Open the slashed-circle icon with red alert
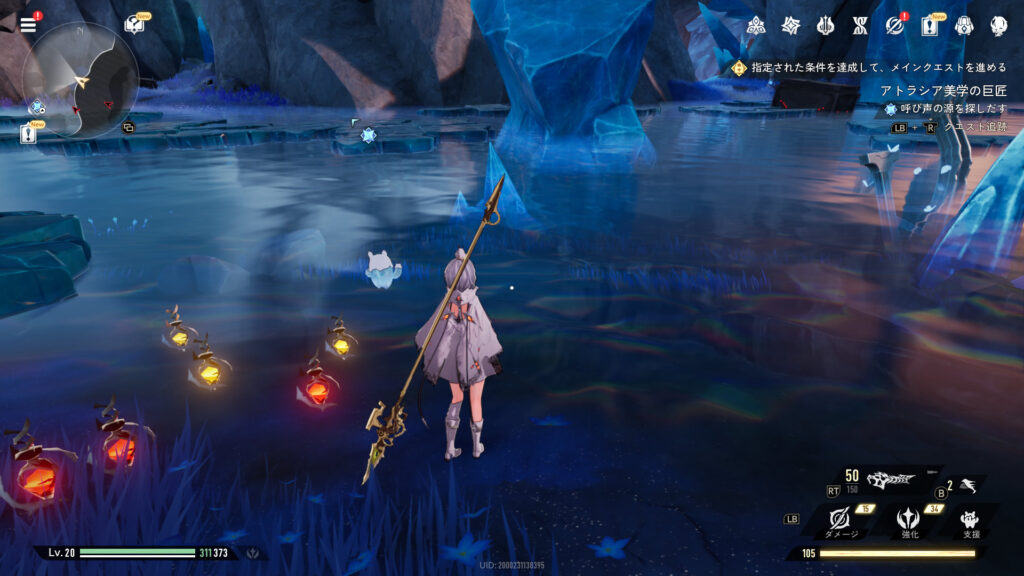Viewport: 1024px width, 576px height. click(x=894, y=26)
